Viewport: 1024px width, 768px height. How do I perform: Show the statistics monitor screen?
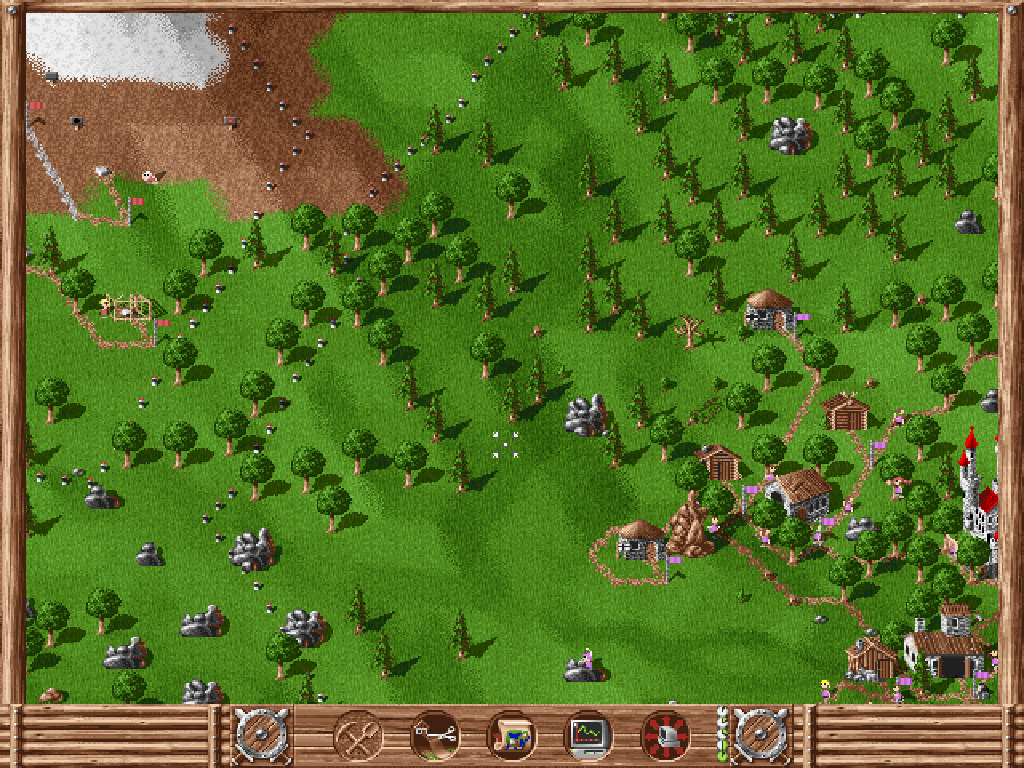(589, 736)
